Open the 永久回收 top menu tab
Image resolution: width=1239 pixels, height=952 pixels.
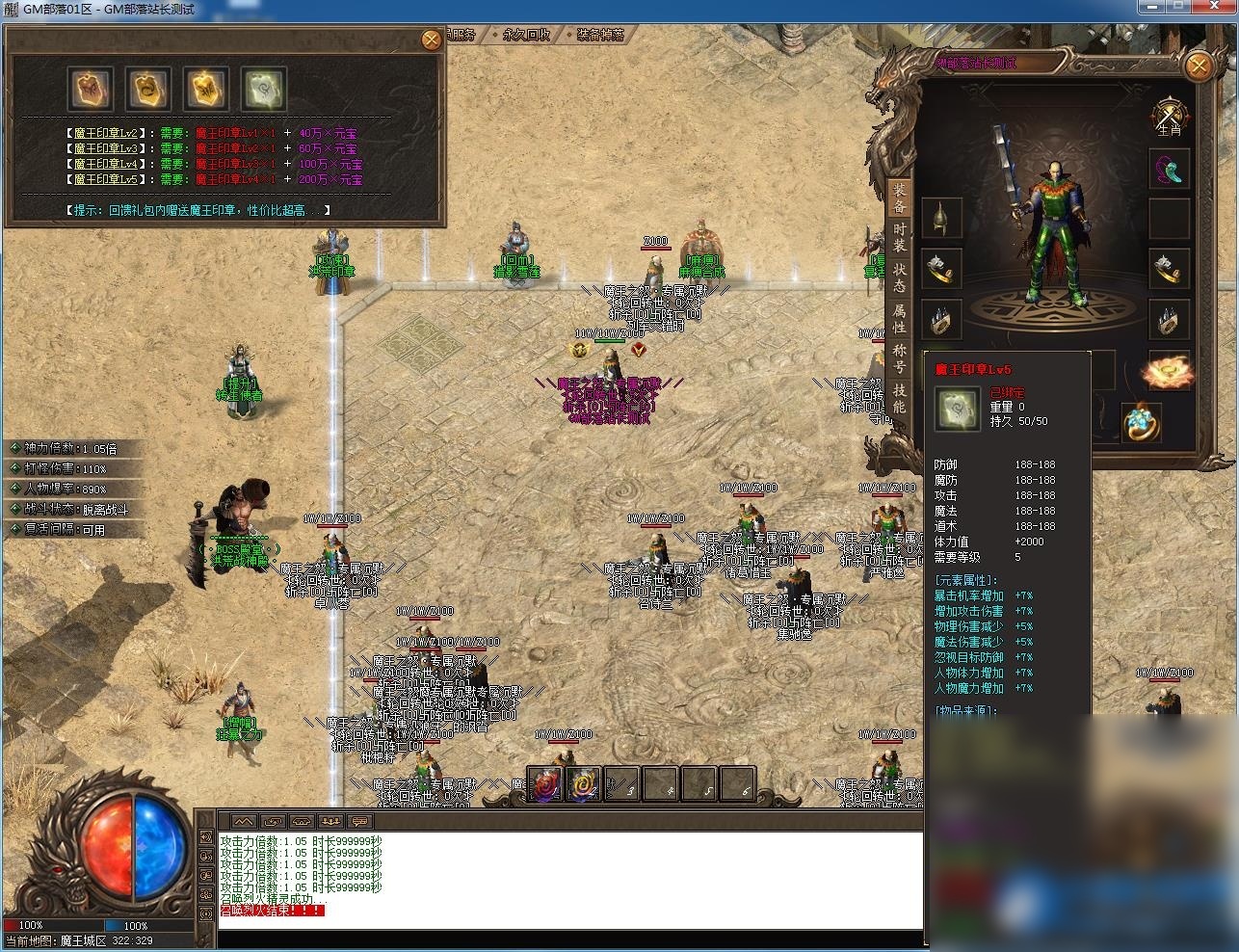[526, 35]
